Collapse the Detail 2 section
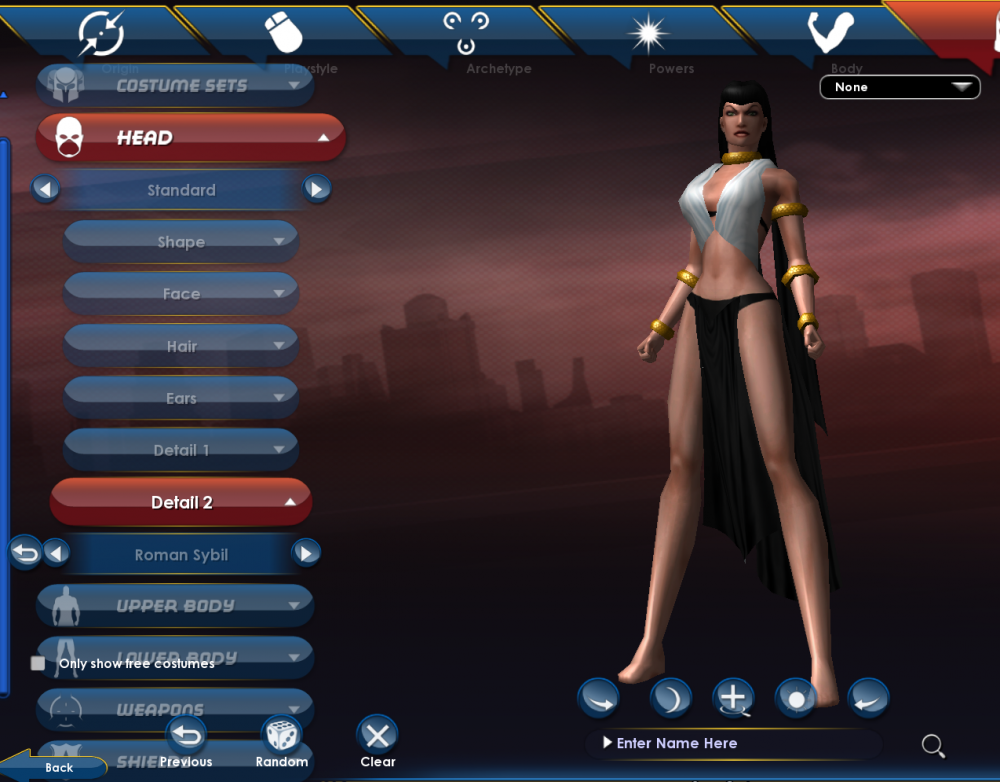This screenshot has width=1000, height=782. point(181,502)
